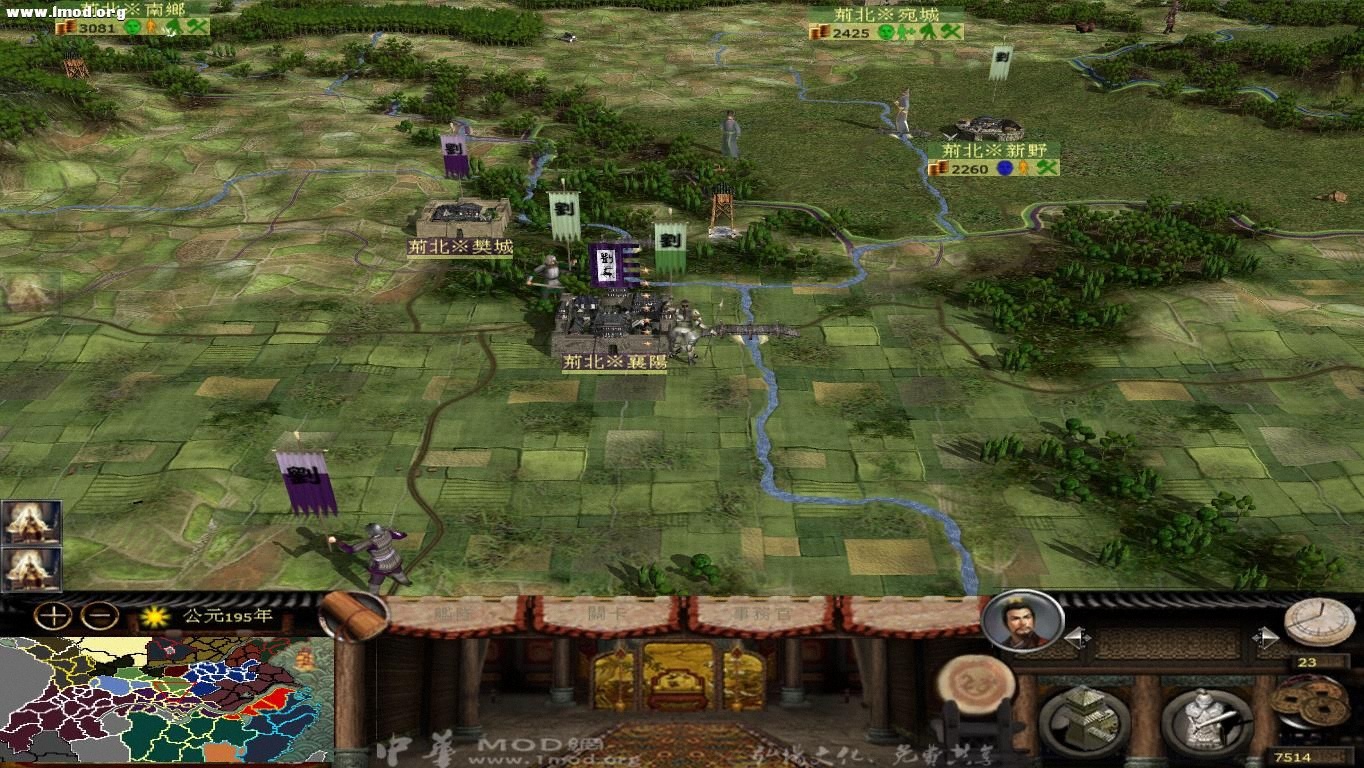The image size is (1364, 768).
Task: Click the hammers construction icon on 南鄉 banner
Action: coord(196,27)
